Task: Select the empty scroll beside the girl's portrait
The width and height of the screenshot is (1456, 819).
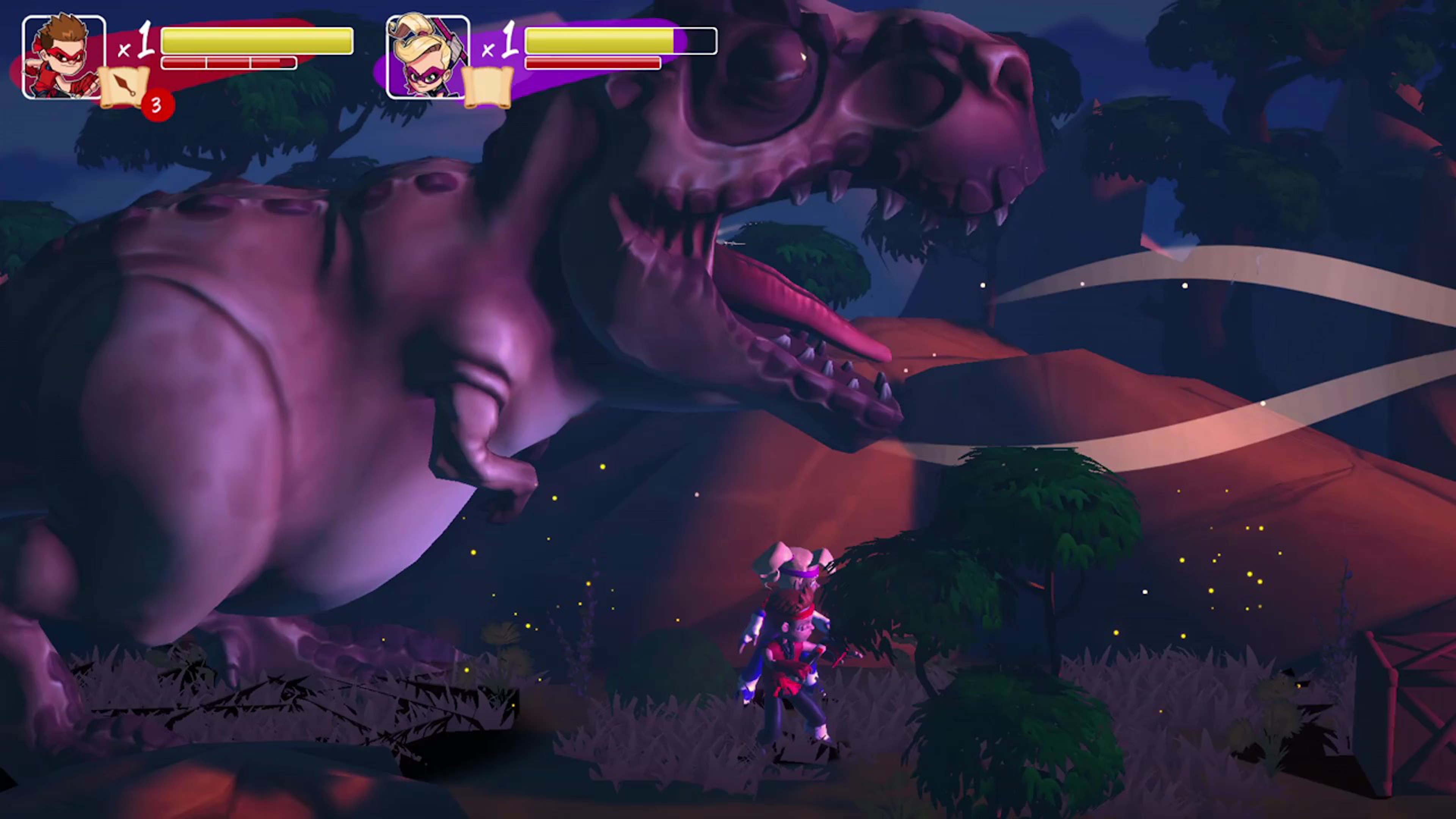Action: point(488,87)
